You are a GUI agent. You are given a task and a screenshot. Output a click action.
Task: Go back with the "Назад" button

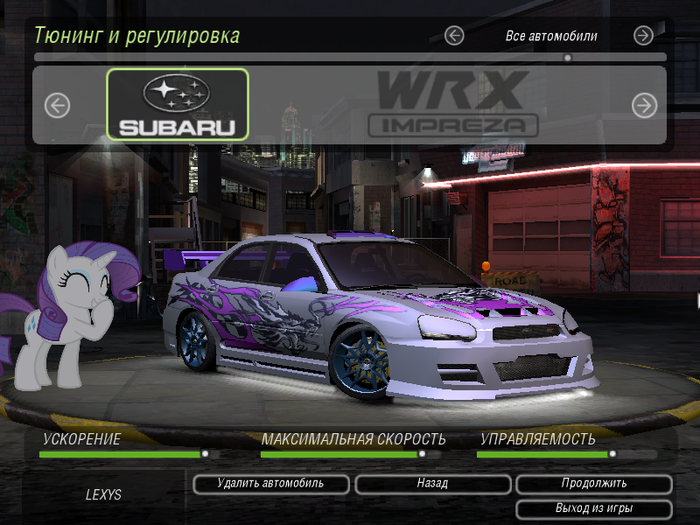432,484
